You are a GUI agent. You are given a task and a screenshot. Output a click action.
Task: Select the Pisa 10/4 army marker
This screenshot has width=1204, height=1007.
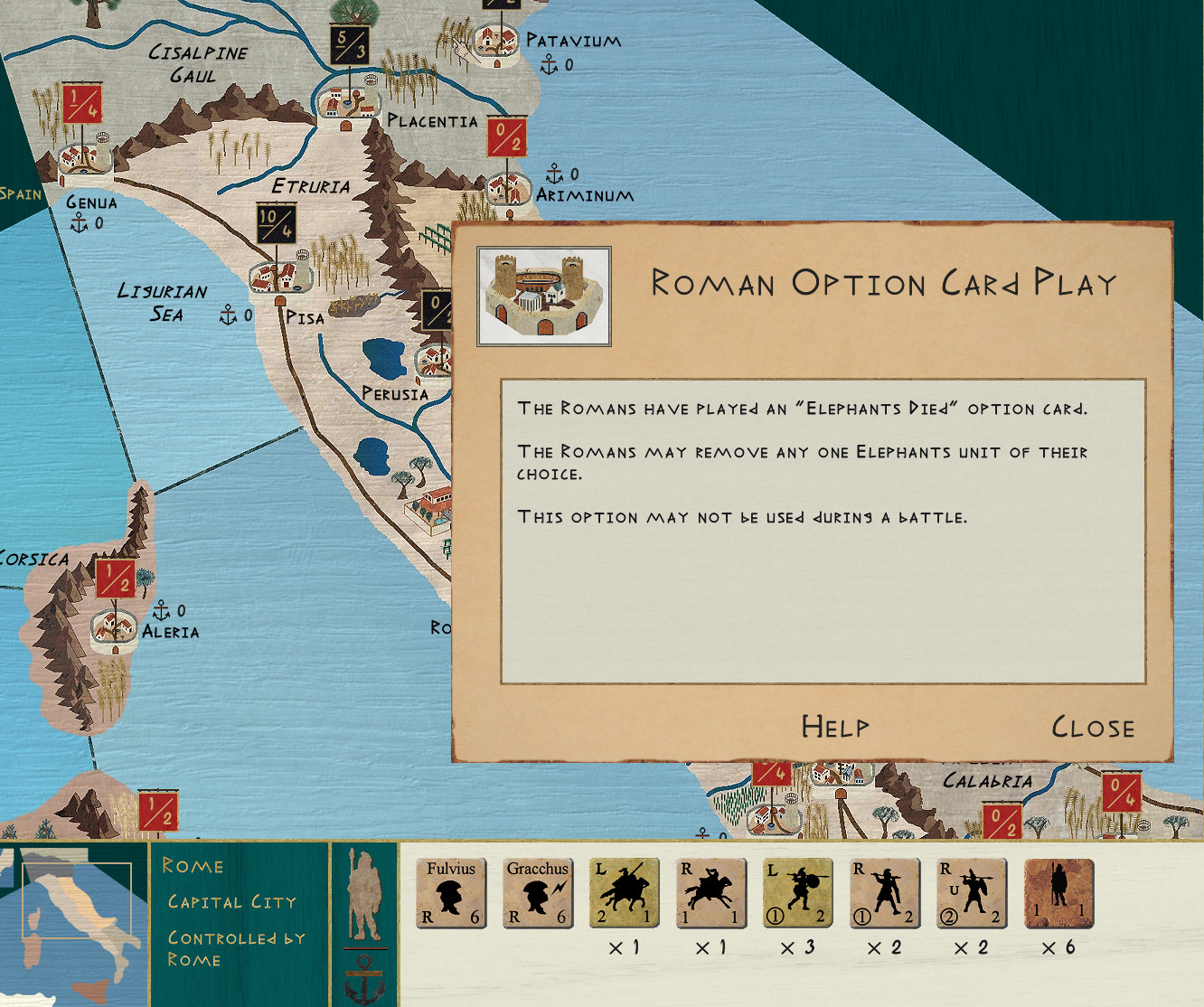coord(276,223)
